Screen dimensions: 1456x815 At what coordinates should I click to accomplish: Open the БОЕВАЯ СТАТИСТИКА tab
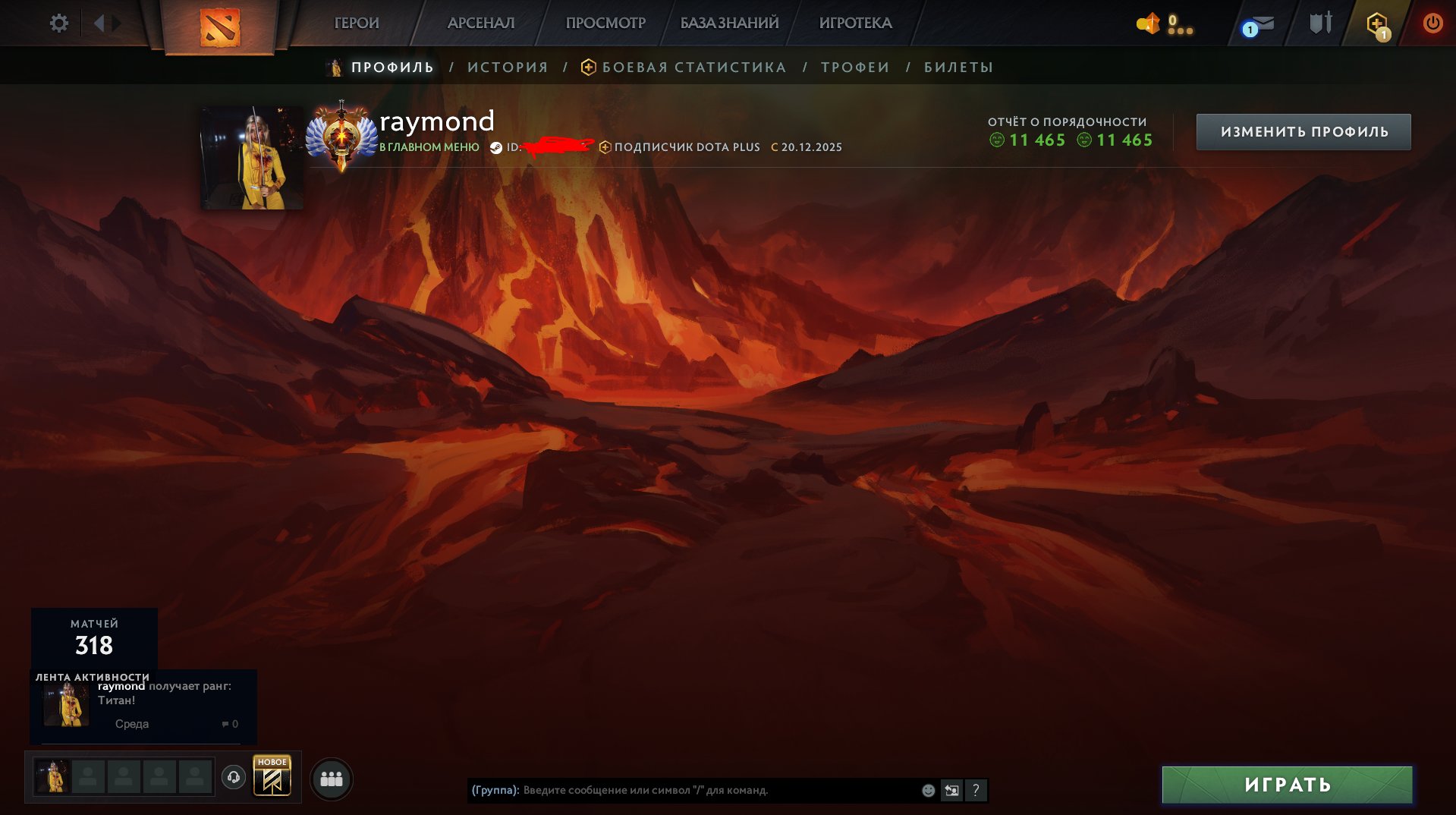pyautogui.click(x=693, y=67)
